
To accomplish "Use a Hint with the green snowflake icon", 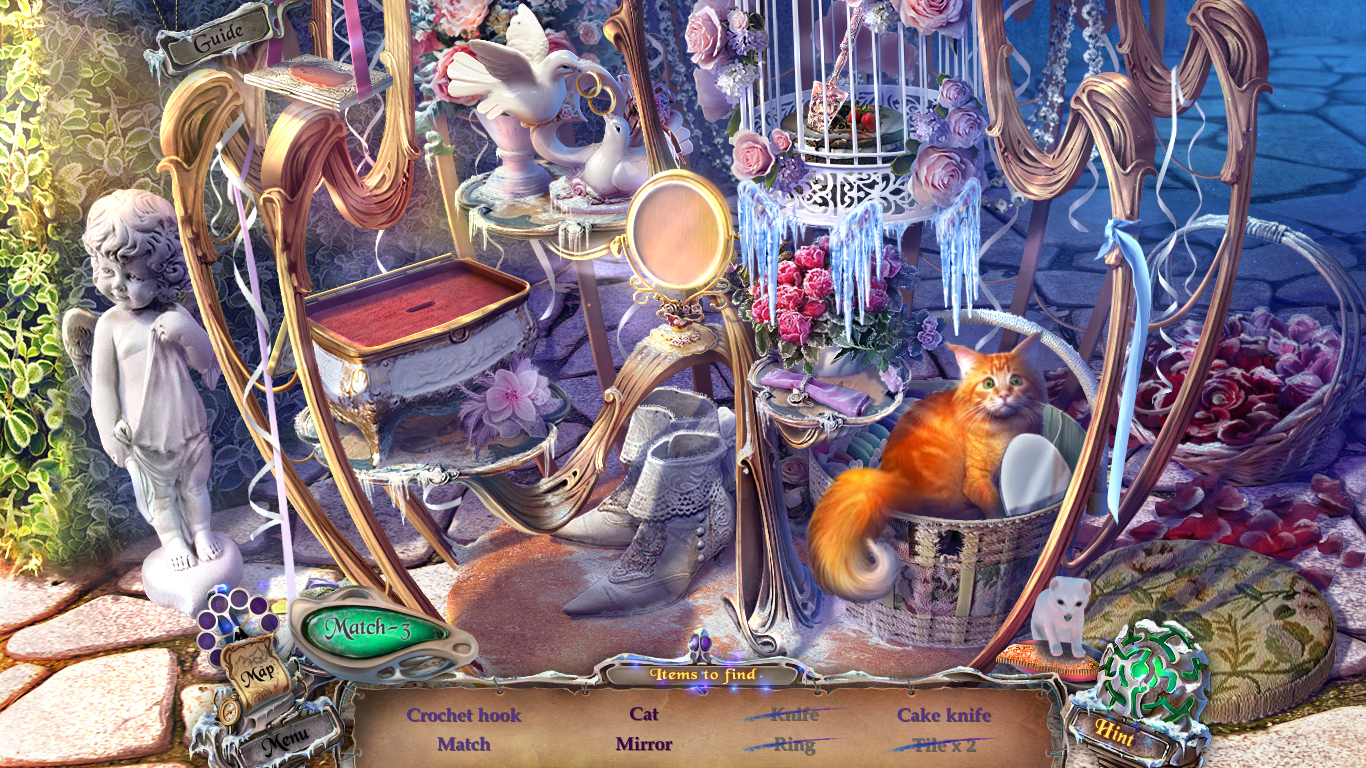I will (x=1146, y=676).
